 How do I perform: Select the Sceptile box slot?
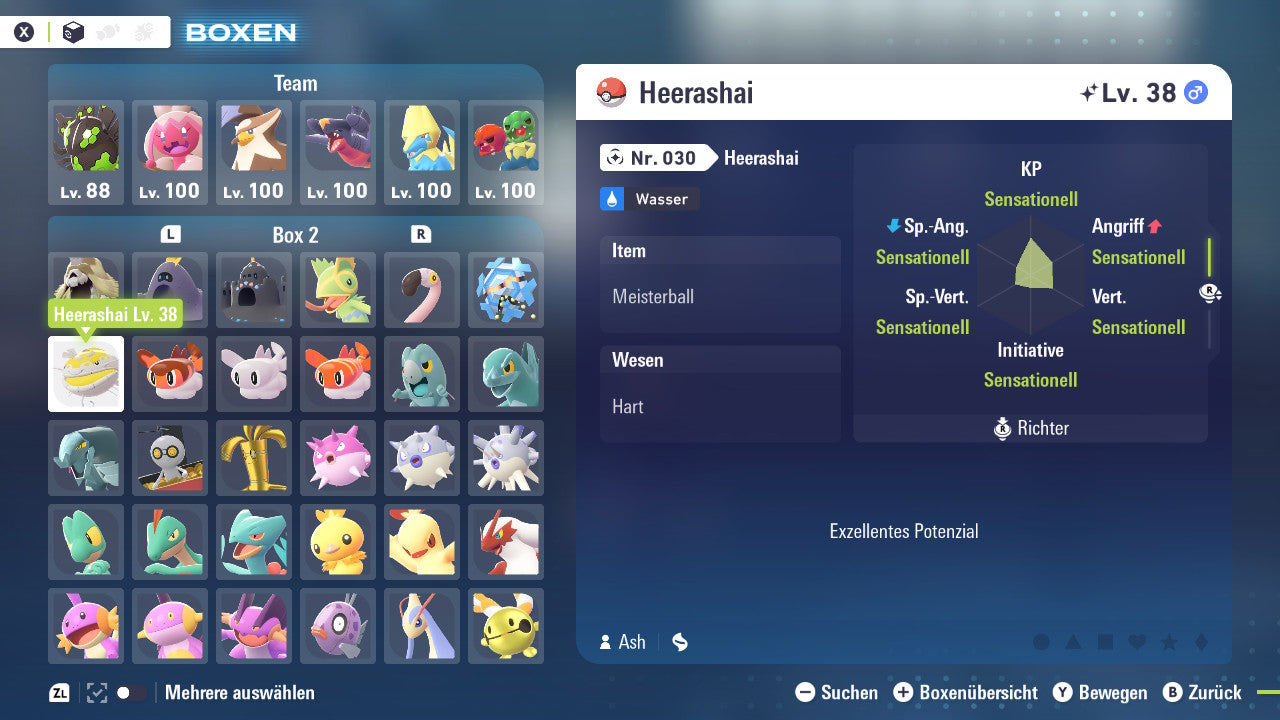pyautogui.click(x=254, y=542)
